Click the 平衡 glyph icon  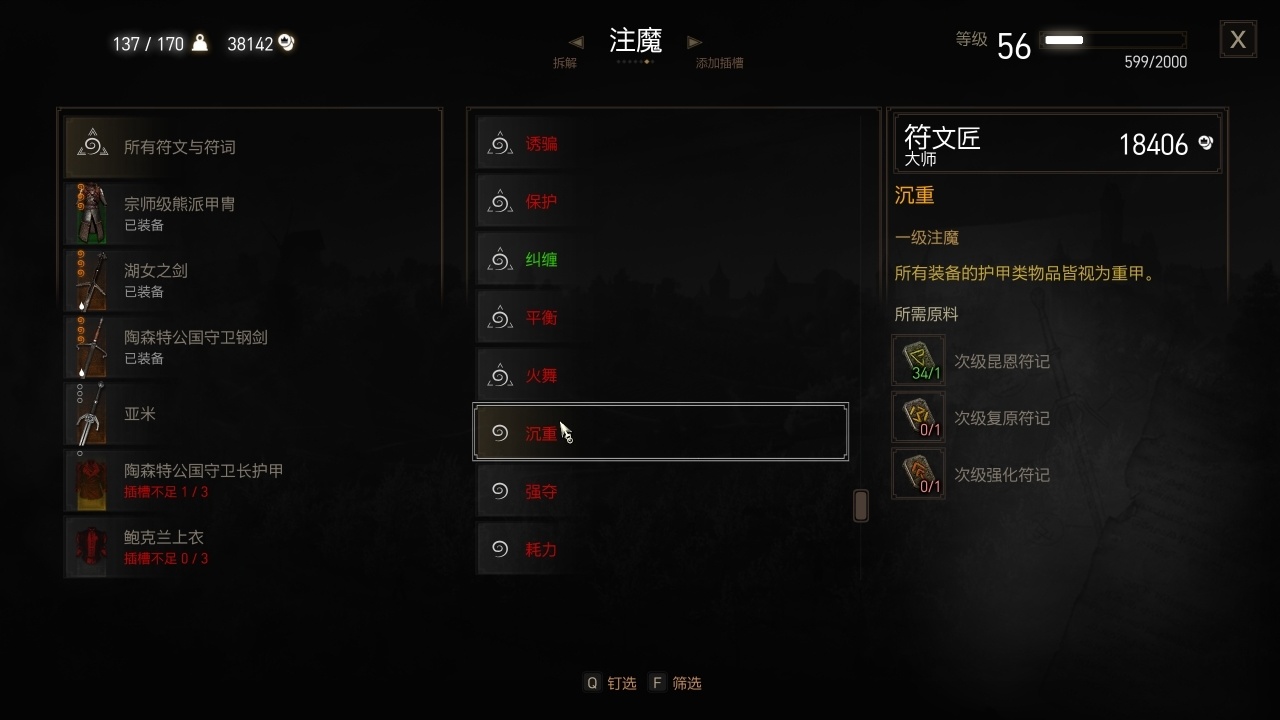click(x=500, y=317)
